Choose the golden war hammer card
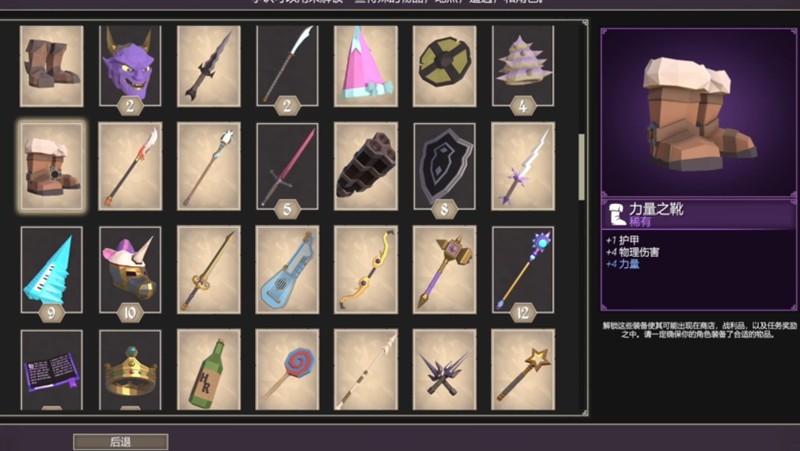The width and height of the screenshot is (800, 451). pos(444,268)
